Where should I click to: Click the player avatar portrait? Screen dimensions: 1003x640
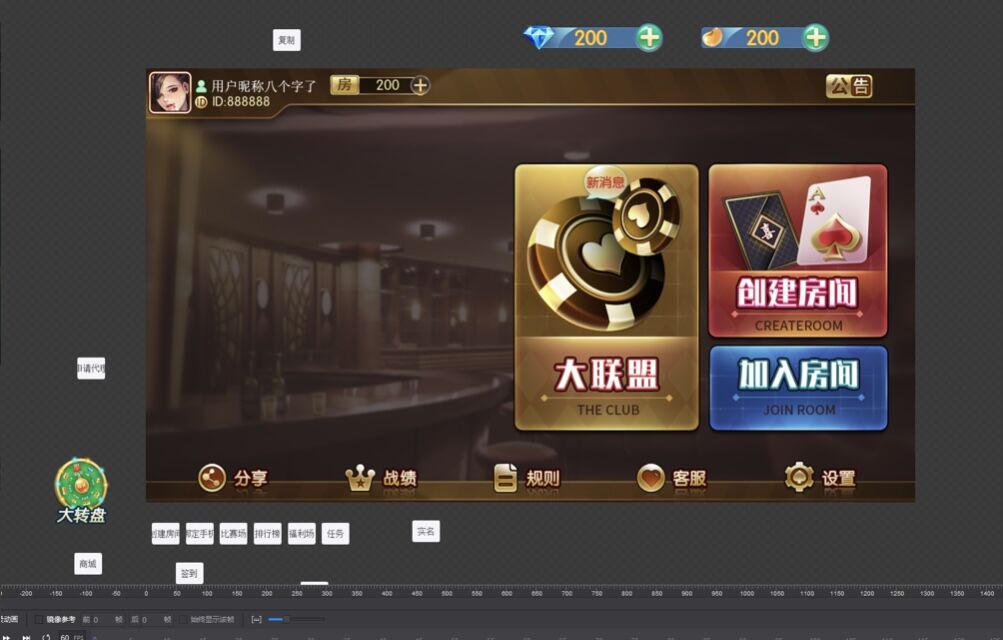tap(170, 92)
